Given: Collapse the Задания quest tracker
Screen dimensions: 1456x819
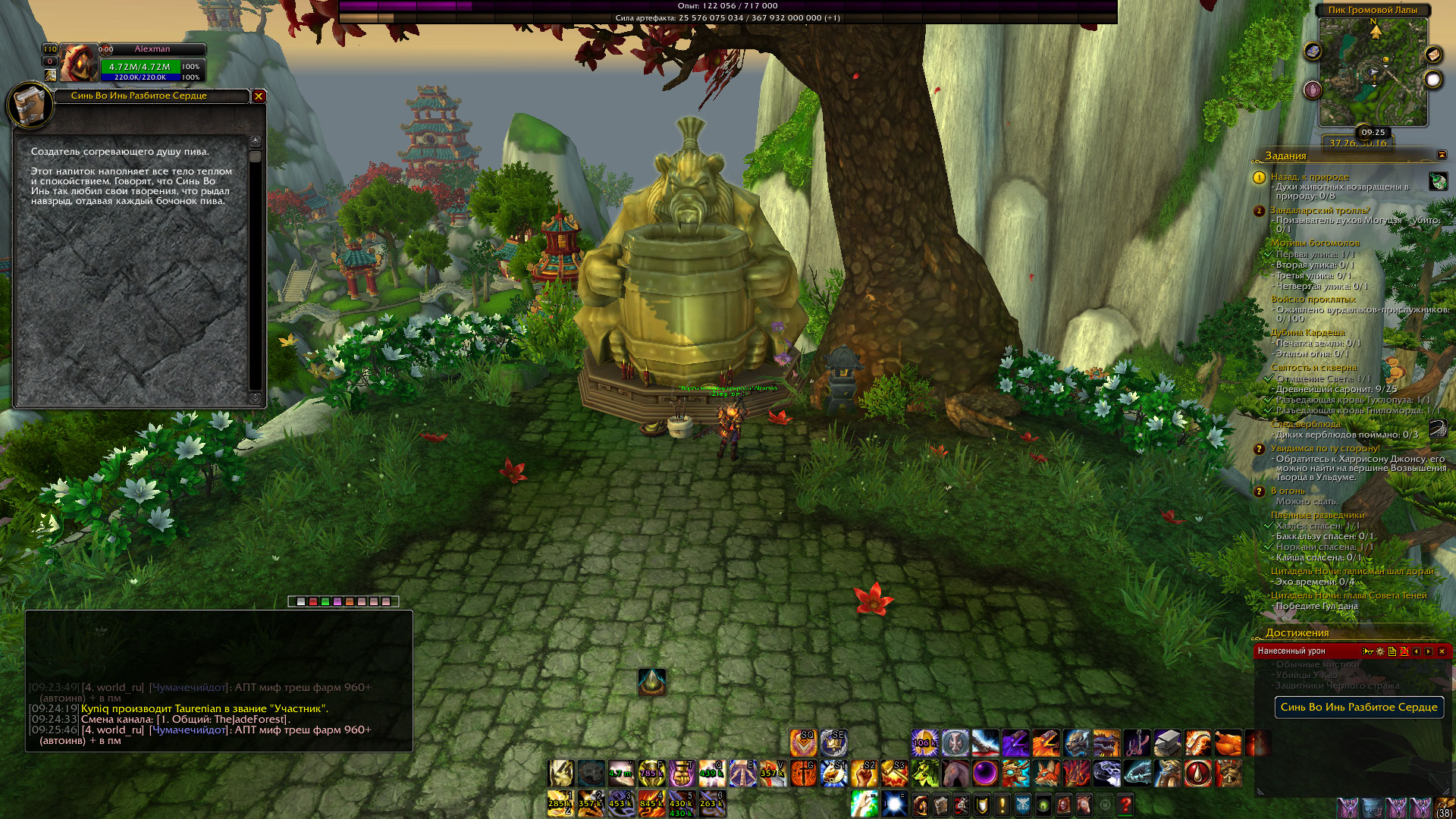Looking at the screenshot, I should [1442, 155].
